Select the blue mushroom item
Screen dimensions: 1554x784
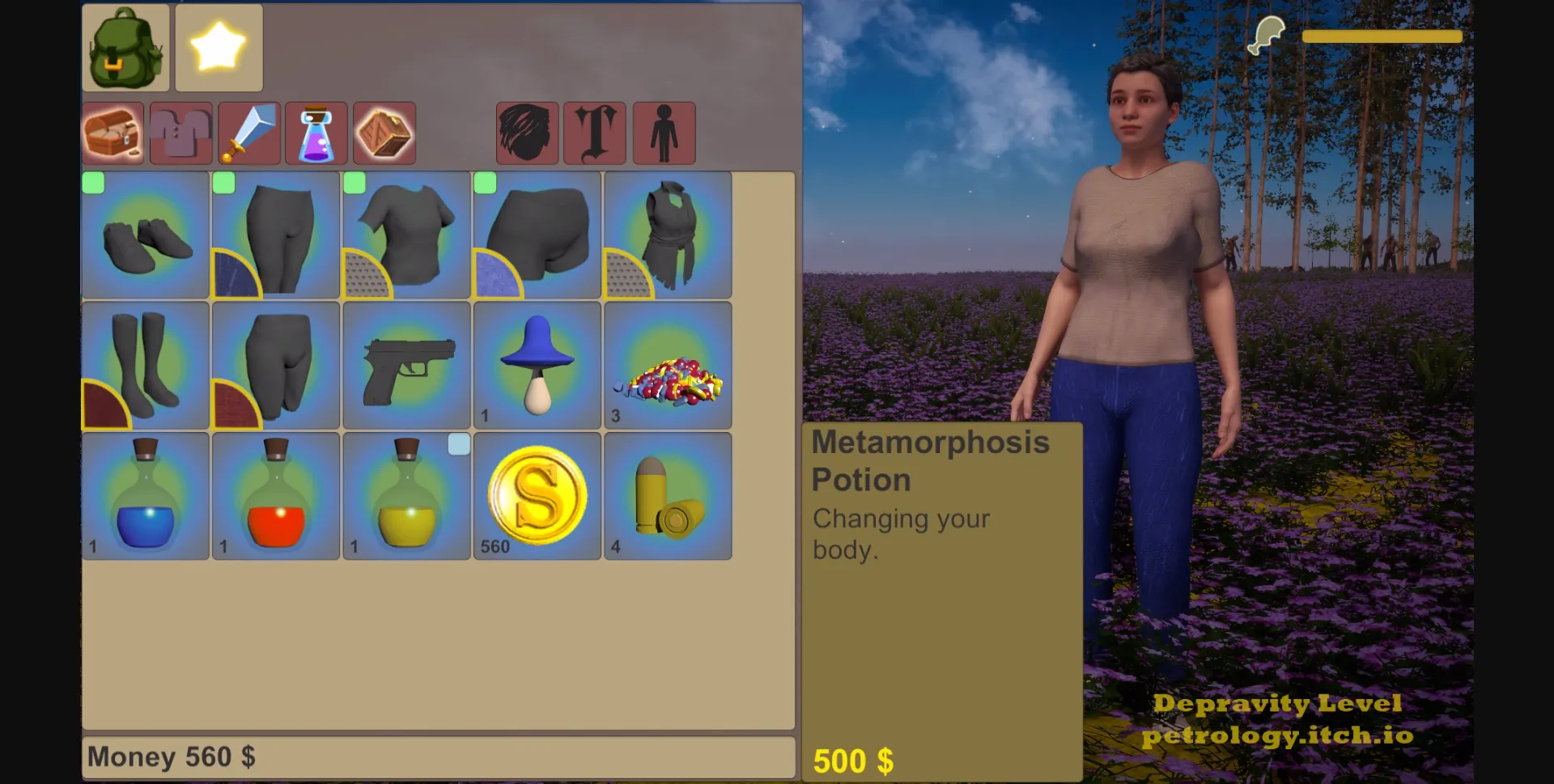tap(537, 363)
